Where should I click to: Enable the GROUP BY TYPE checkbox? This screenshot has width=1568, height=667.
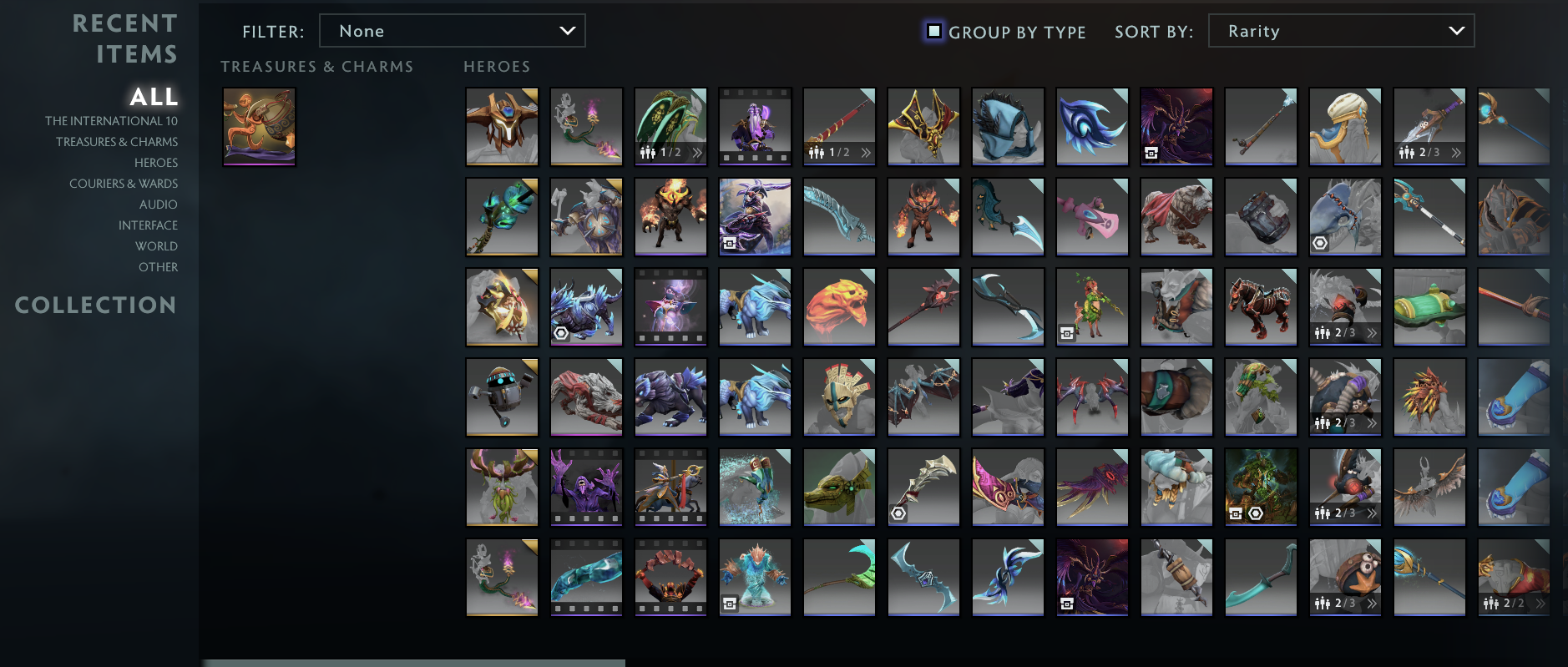(933, 31)
